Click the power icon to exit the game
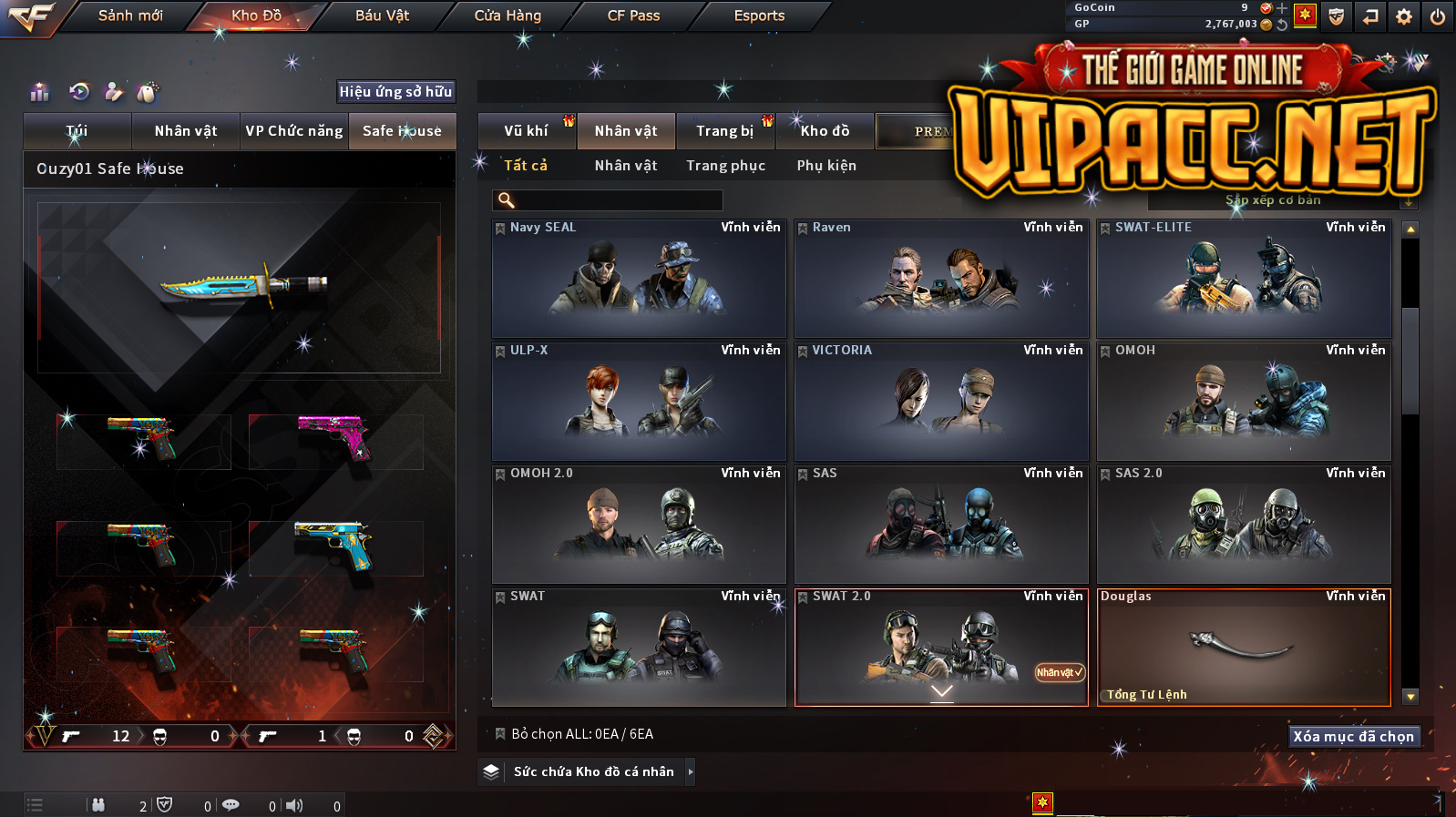 [x=1437, y=16]
